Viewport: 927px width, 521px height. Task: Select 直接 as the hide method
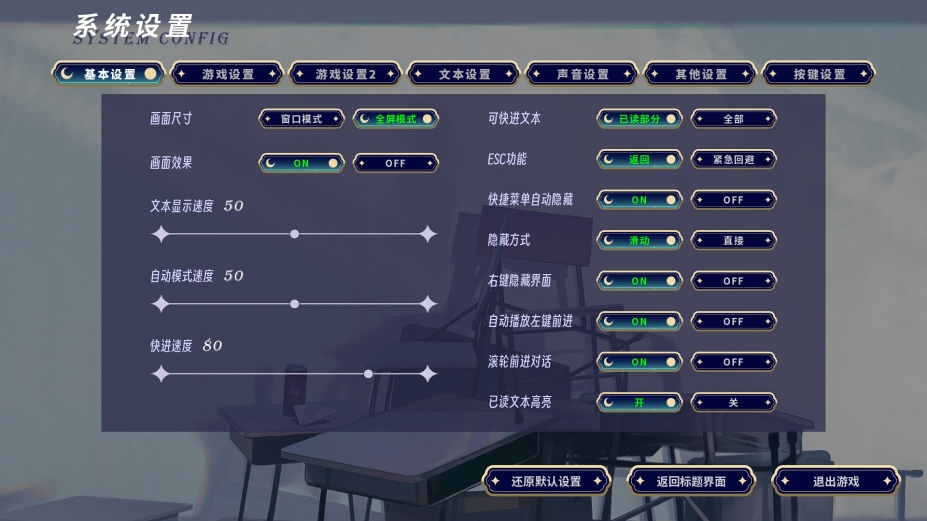733,240
